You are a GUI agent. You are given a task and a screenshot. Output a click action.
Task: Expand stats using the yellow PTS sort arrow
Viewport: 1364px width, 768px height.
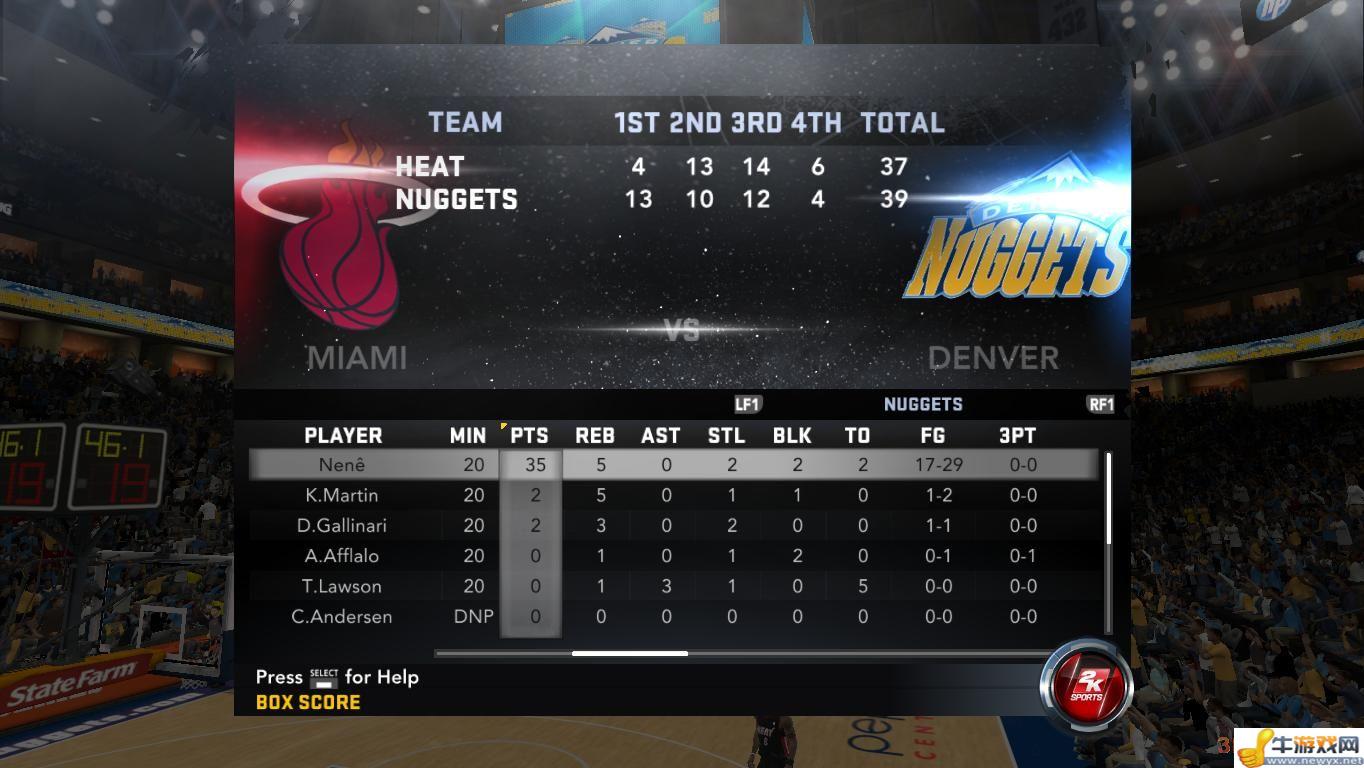pos(503,425)
